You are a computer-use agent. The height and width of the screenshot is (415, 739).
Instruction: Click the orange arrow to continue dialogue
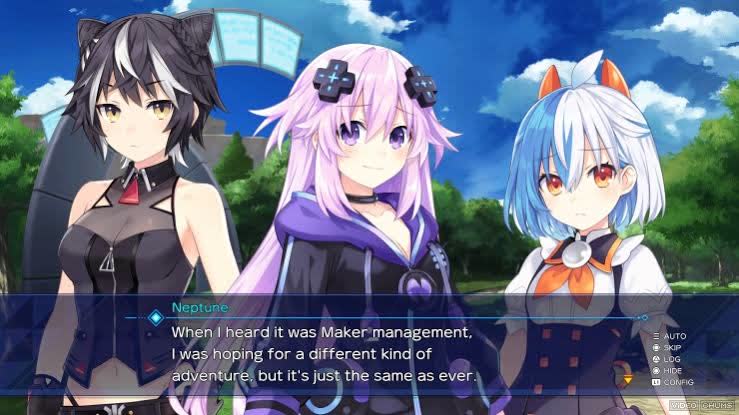[x=627, y=379]
